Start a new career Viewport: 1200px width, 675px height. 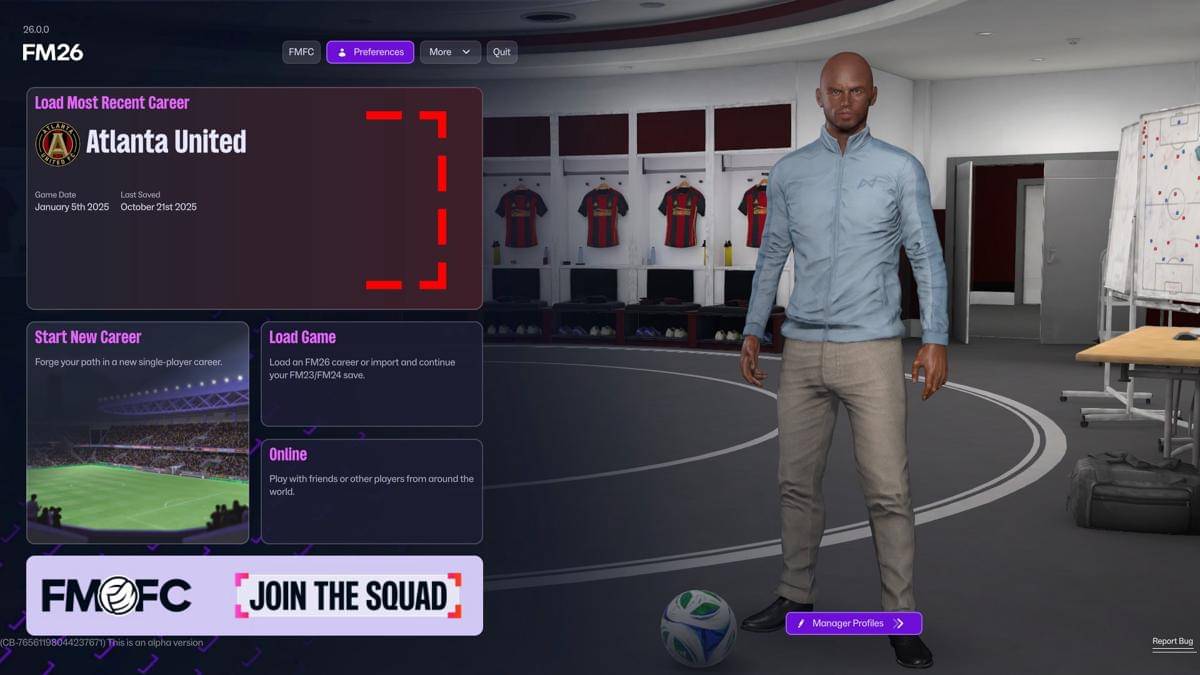pos(137,432)
